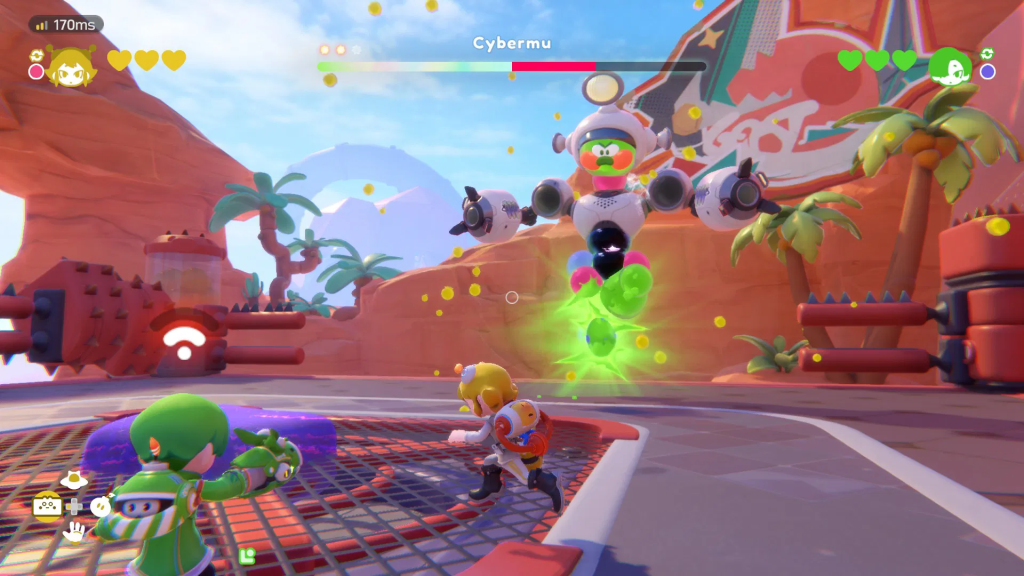
Task: Select the fried egg emote icon
Action: tap(72, 481)
